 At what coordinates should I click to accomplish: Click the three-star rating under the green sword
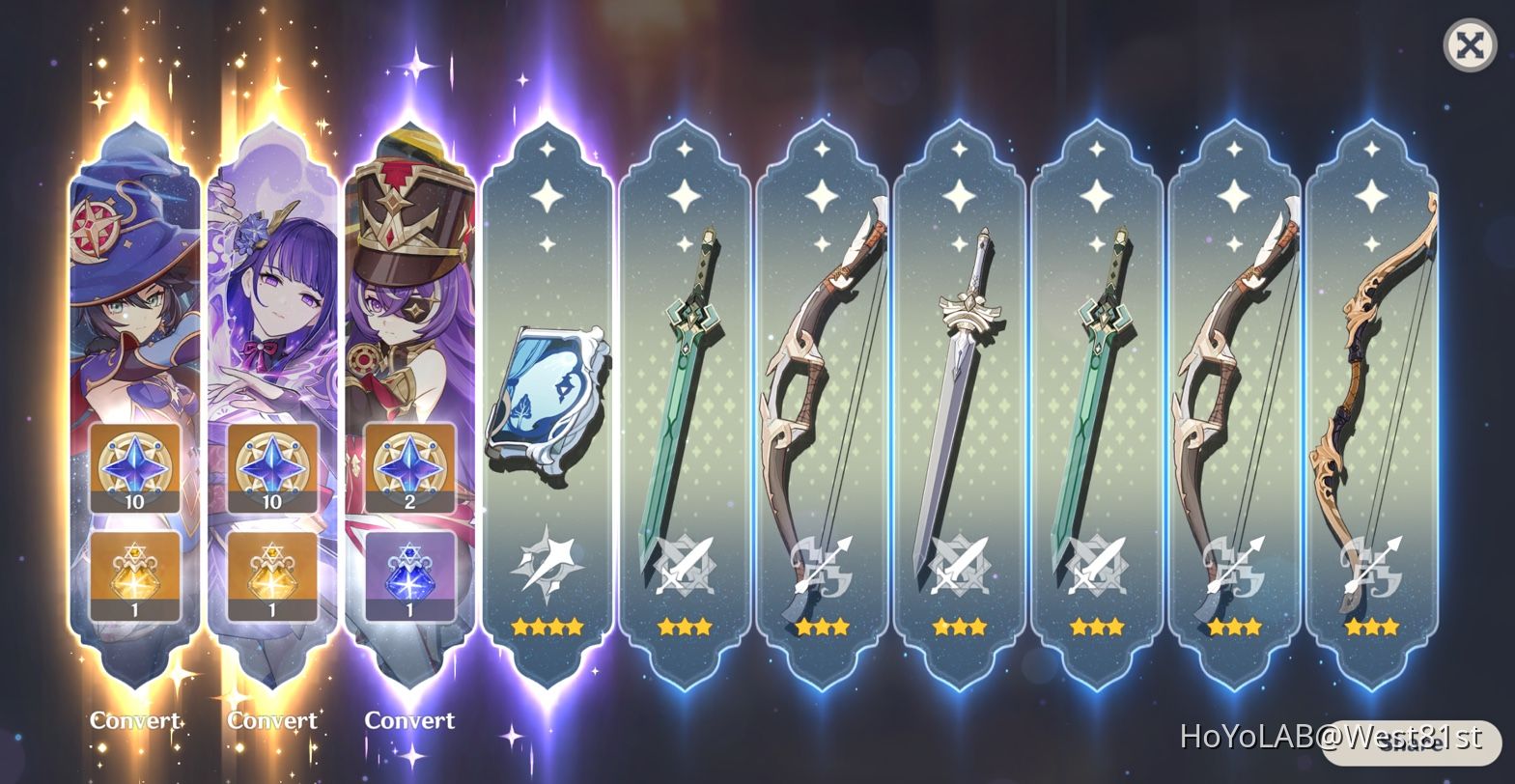[x=685, y=627]
